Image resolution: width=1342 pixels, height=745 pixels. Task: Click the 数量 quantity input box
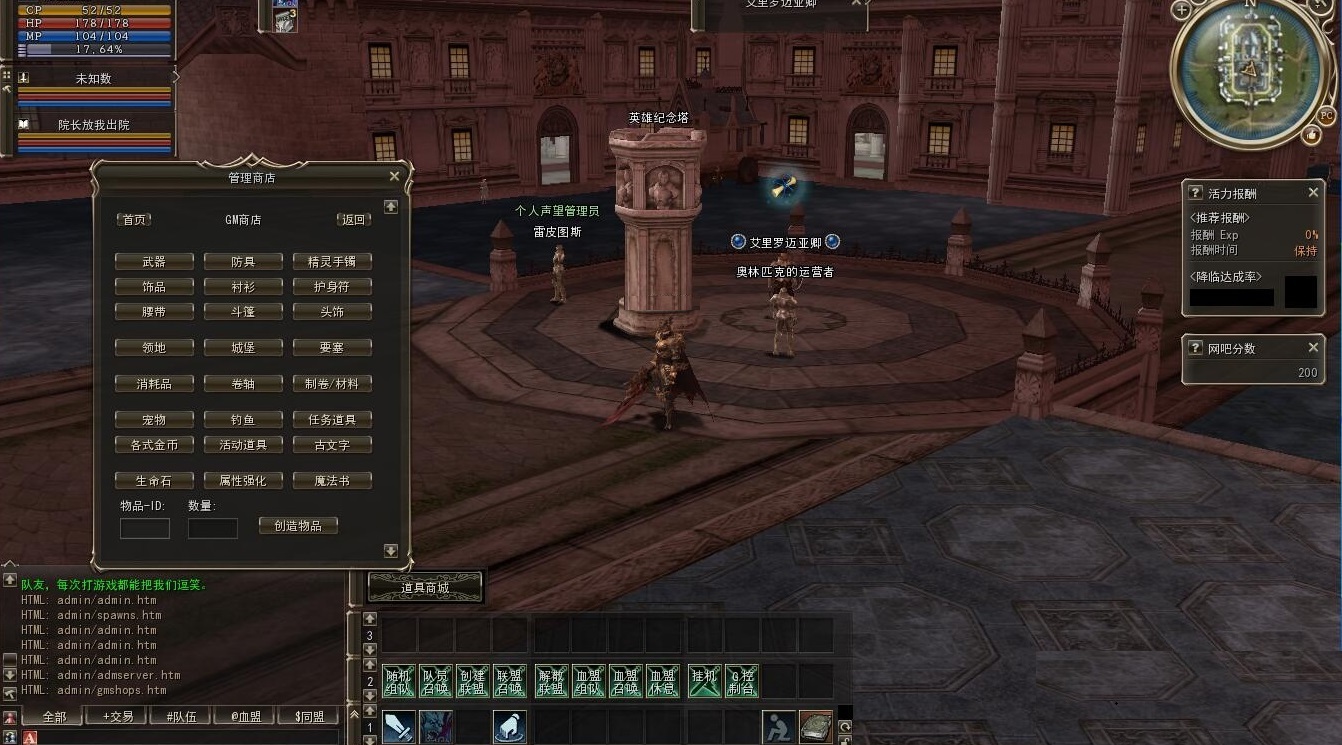pos(213,528)
